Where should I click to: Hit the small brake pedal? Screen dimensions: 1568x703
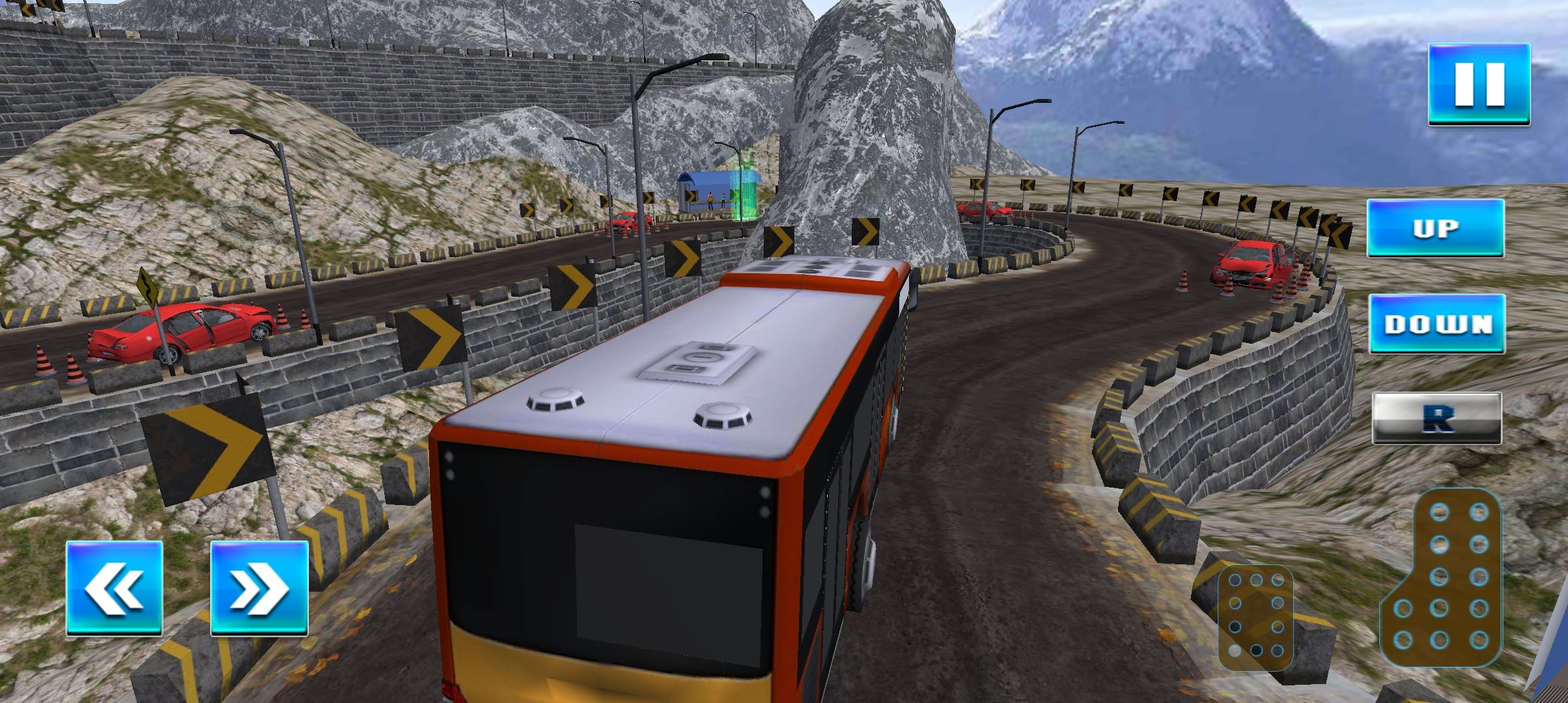[1255, 617]
